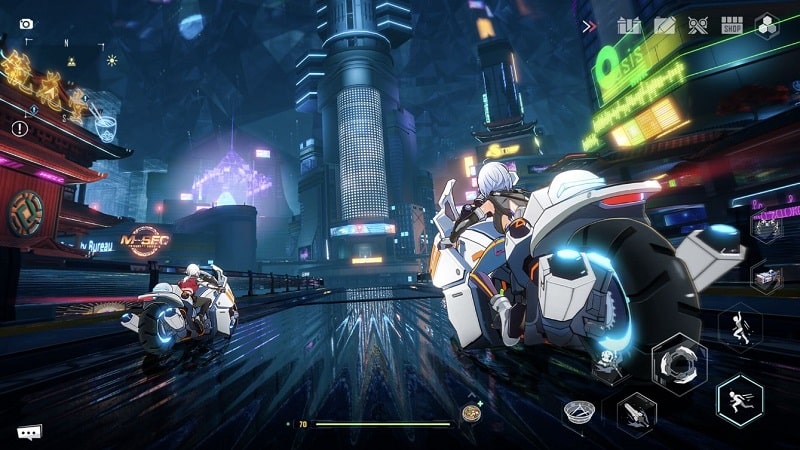The image size is (800, 450).
Task: Use the round food item beside the stamina bar
Action: pyautogui.click(x=470, y=414)
